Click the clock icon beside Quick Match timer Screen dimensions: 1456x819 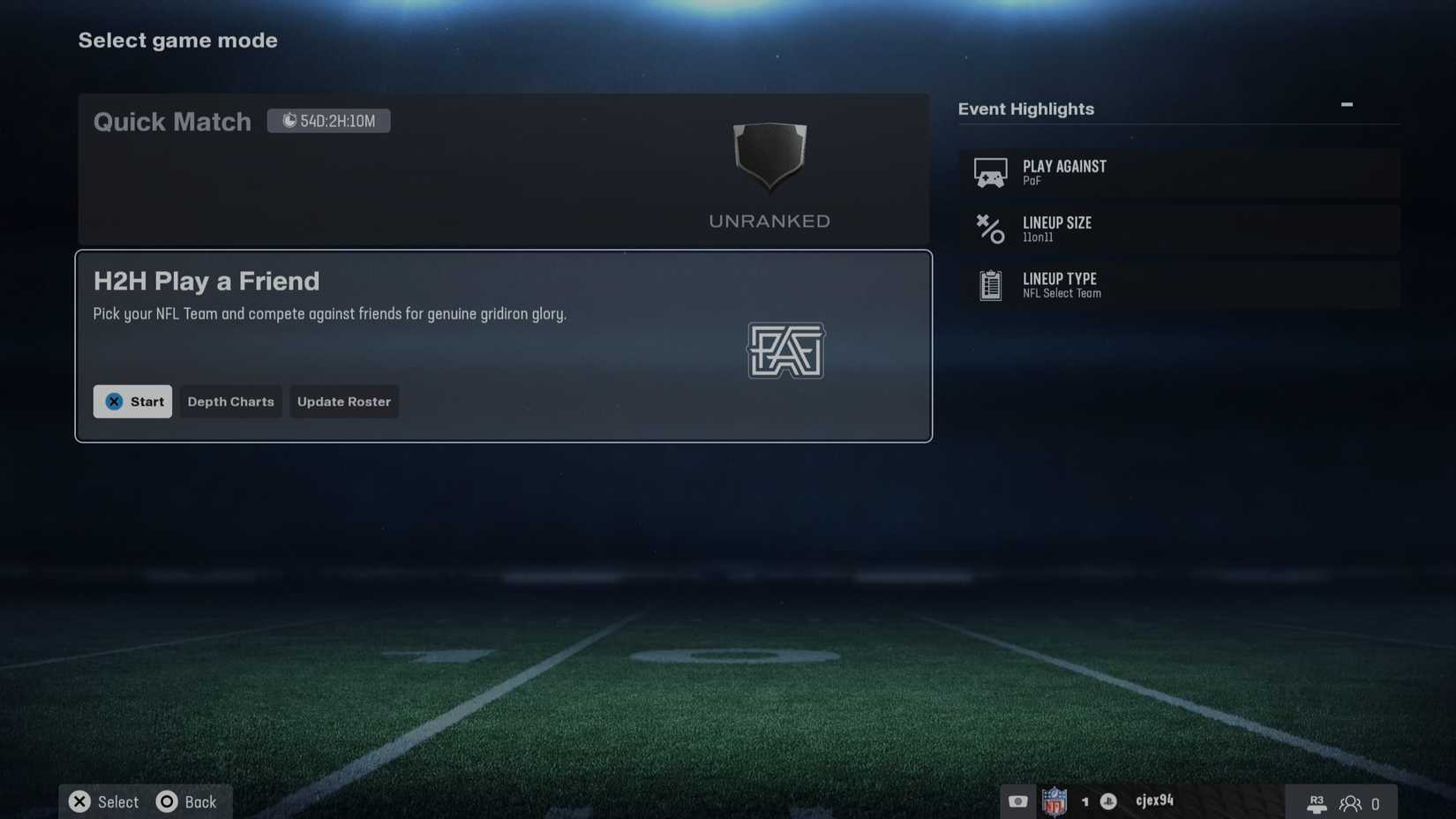tap(290, 120)
